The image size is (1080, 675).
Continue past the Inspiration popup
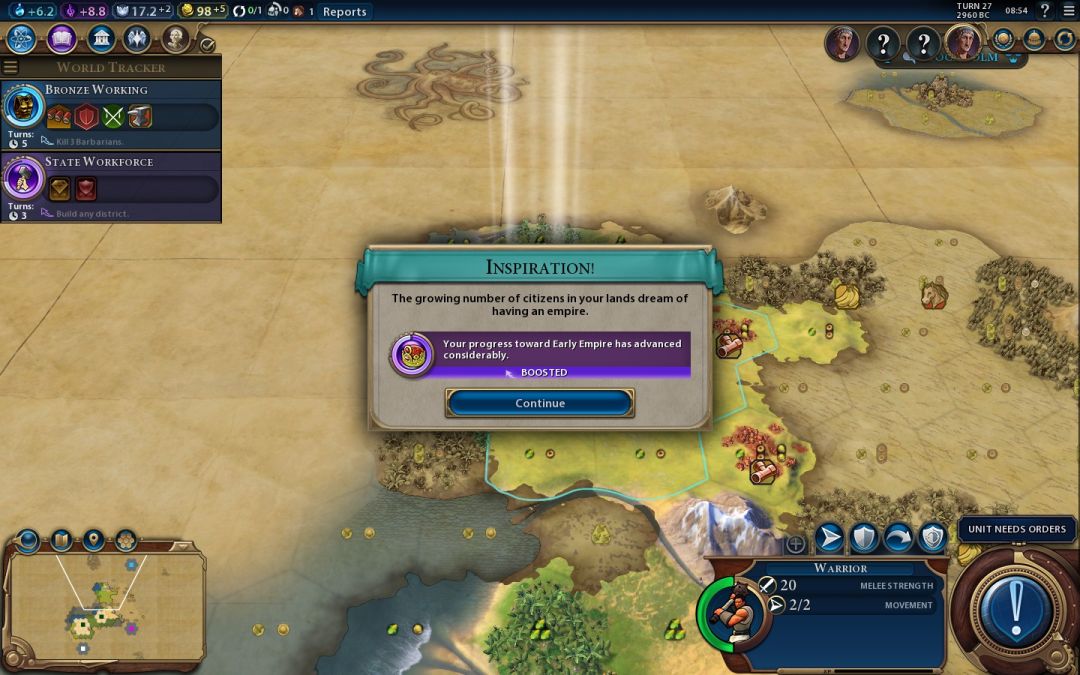point(540,403)
